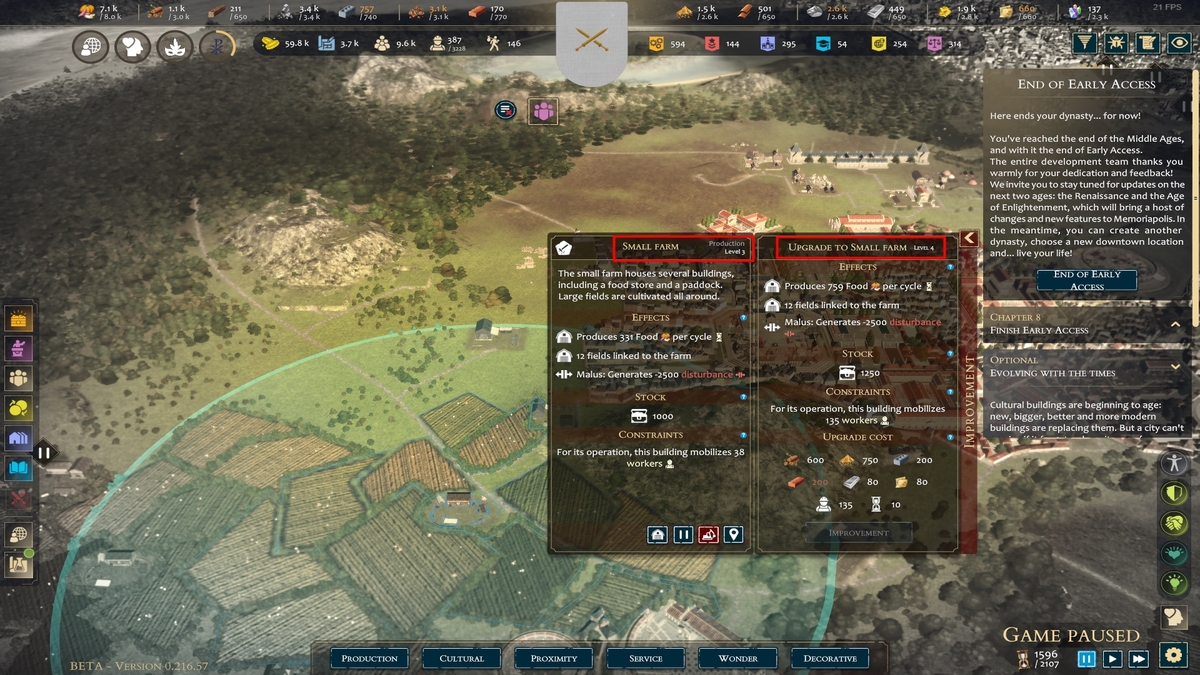Open the Service buildings category
This screenshot has width=1200, height=675.
pyautogui.click(x=646, y=658)
